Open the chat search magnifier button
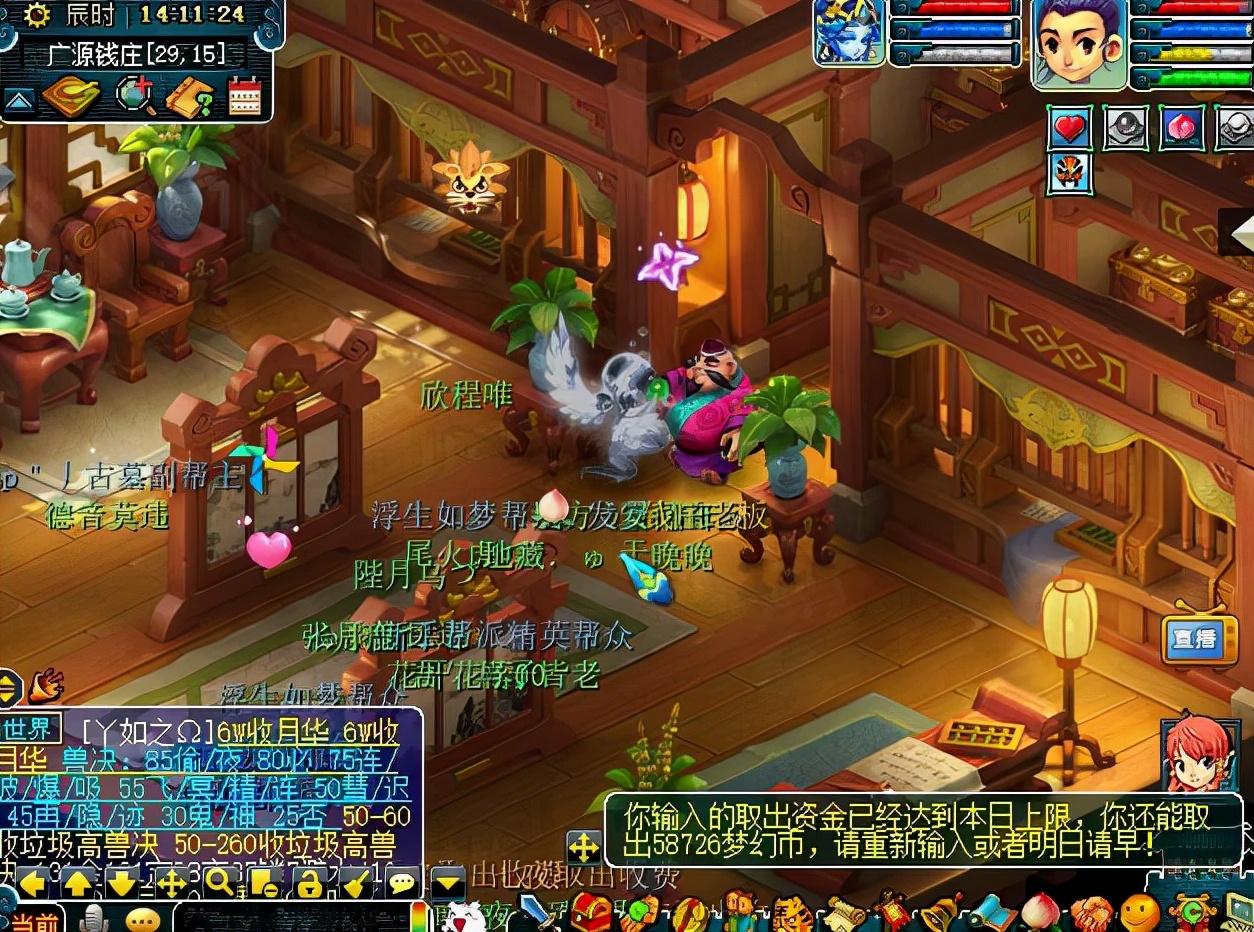This screenshot has width=1254, height=932. (219, 882)
